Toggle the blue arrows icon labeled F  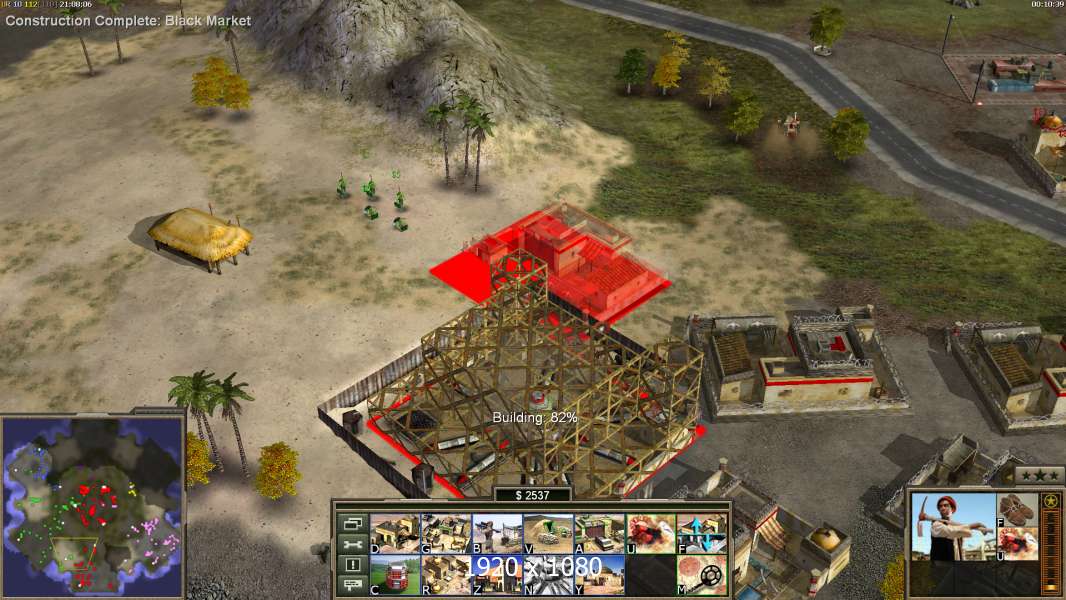coord(702,534)
